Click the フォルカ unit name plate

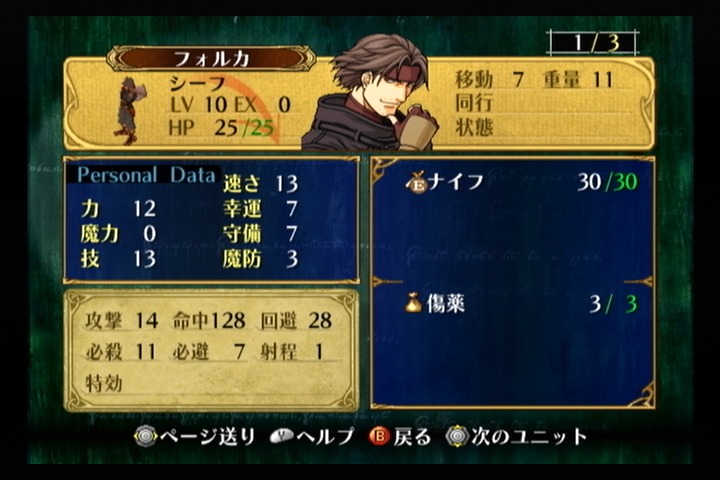click(211, 58)
